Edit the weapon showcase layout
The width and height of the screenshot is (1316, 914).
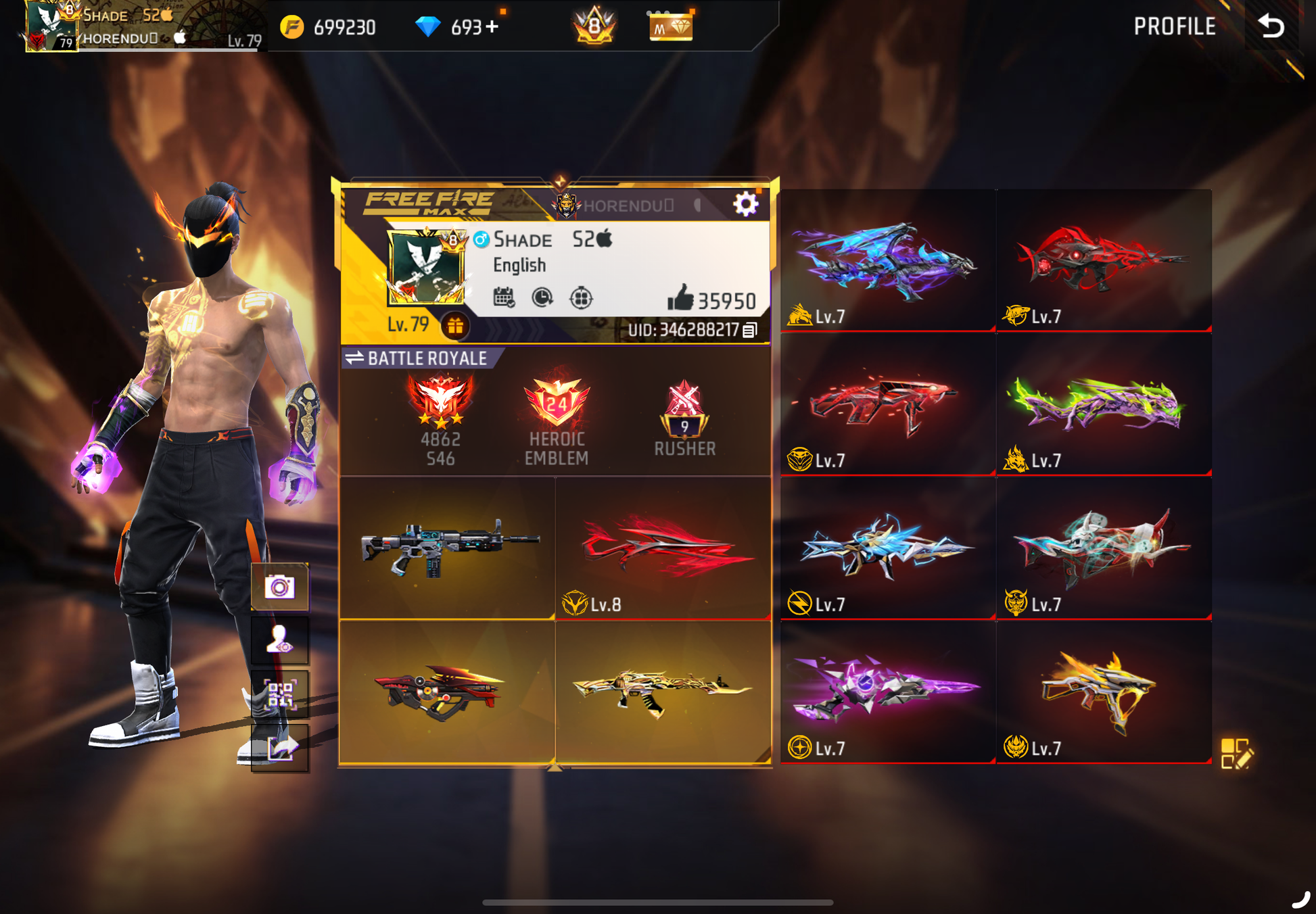pyautogui.click(x=1236, y=753)
